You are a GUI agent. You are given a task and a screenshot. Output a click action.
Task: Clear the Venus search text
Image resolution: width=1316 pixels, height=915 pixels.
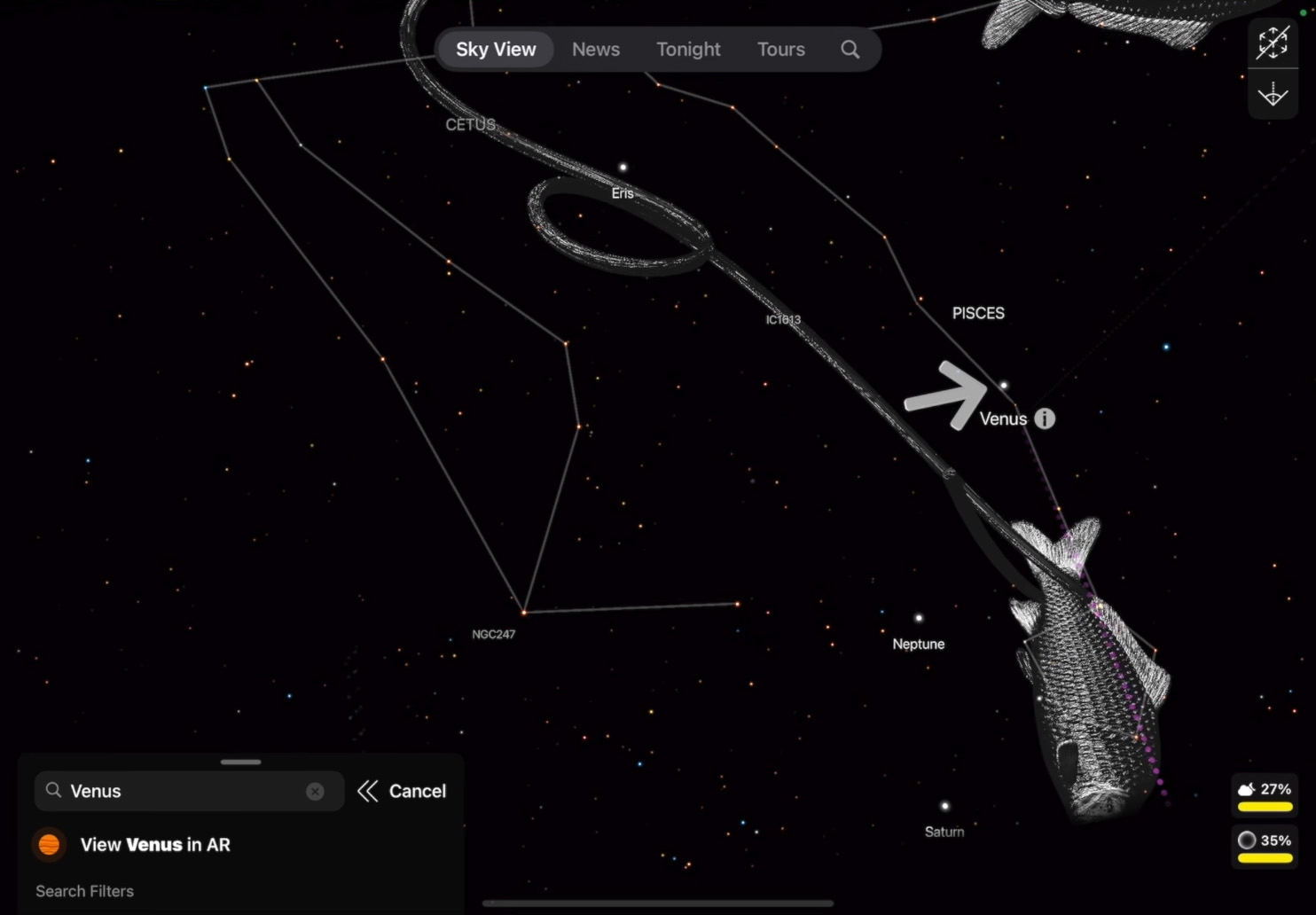click(315, 791)
